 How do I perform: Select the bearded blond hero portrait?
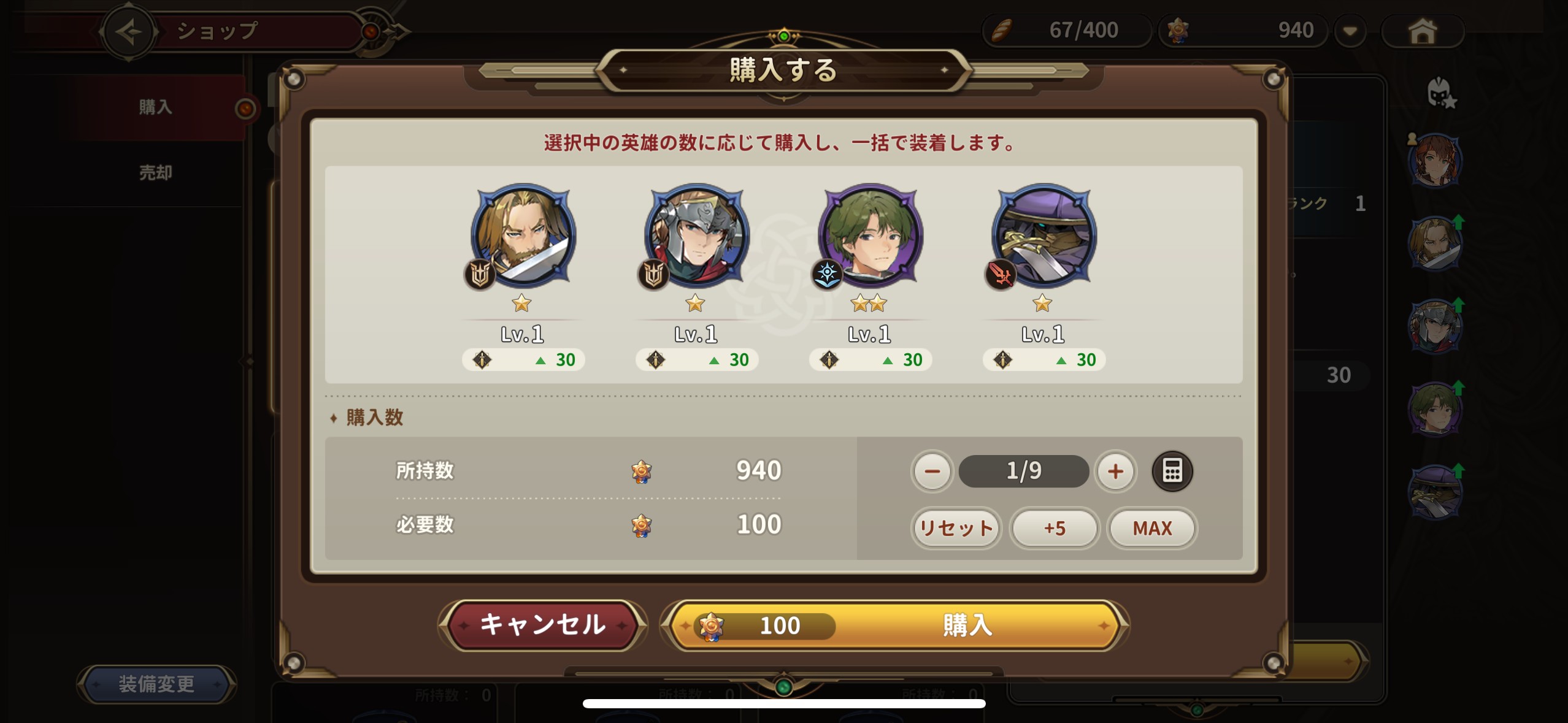523,236
